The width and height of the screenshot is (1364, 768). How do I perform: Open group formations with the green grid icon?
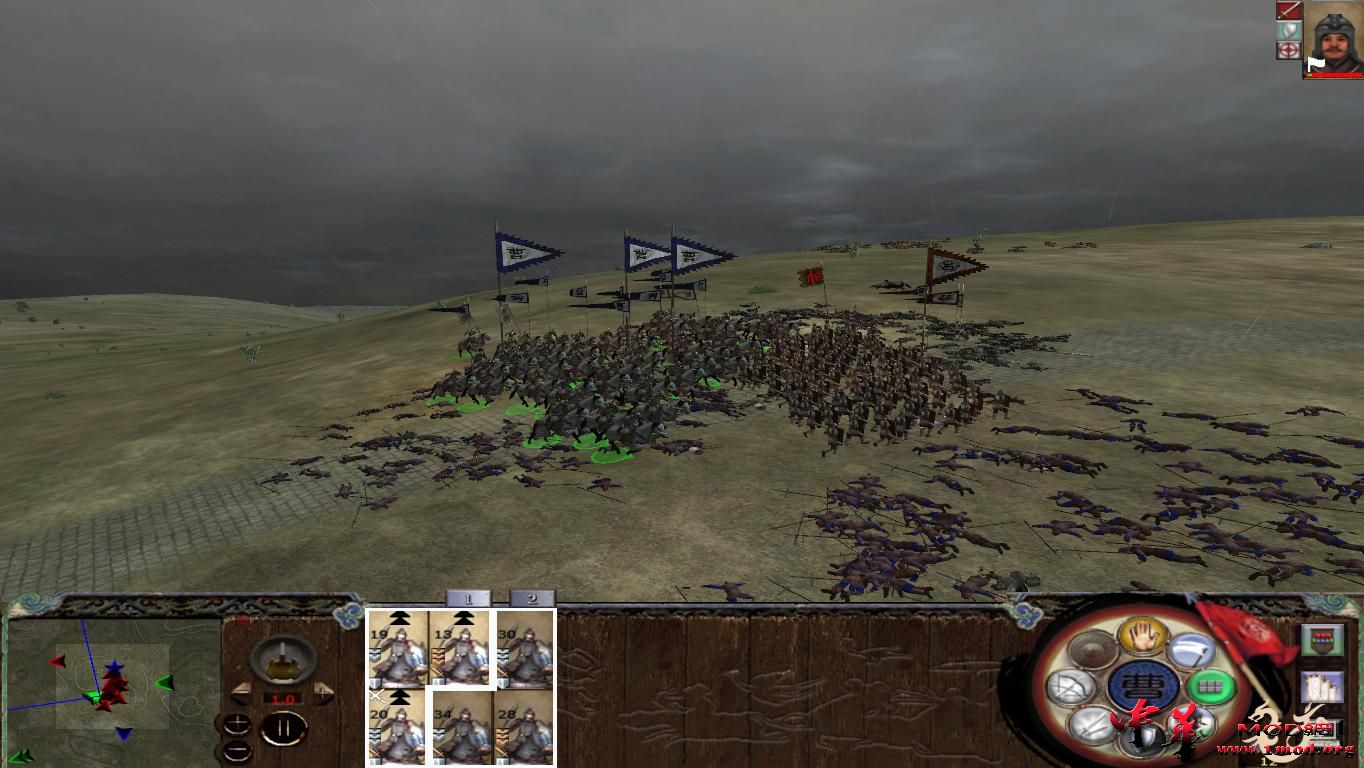pyautogui.click(x=1209, y=685)
